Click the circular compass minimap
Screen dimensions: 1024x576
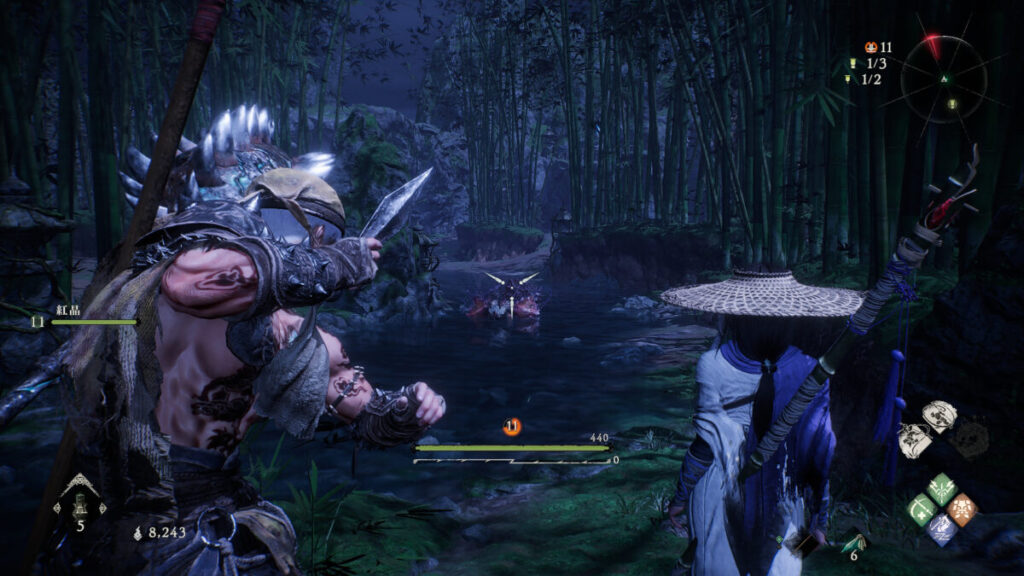(943, 79)
